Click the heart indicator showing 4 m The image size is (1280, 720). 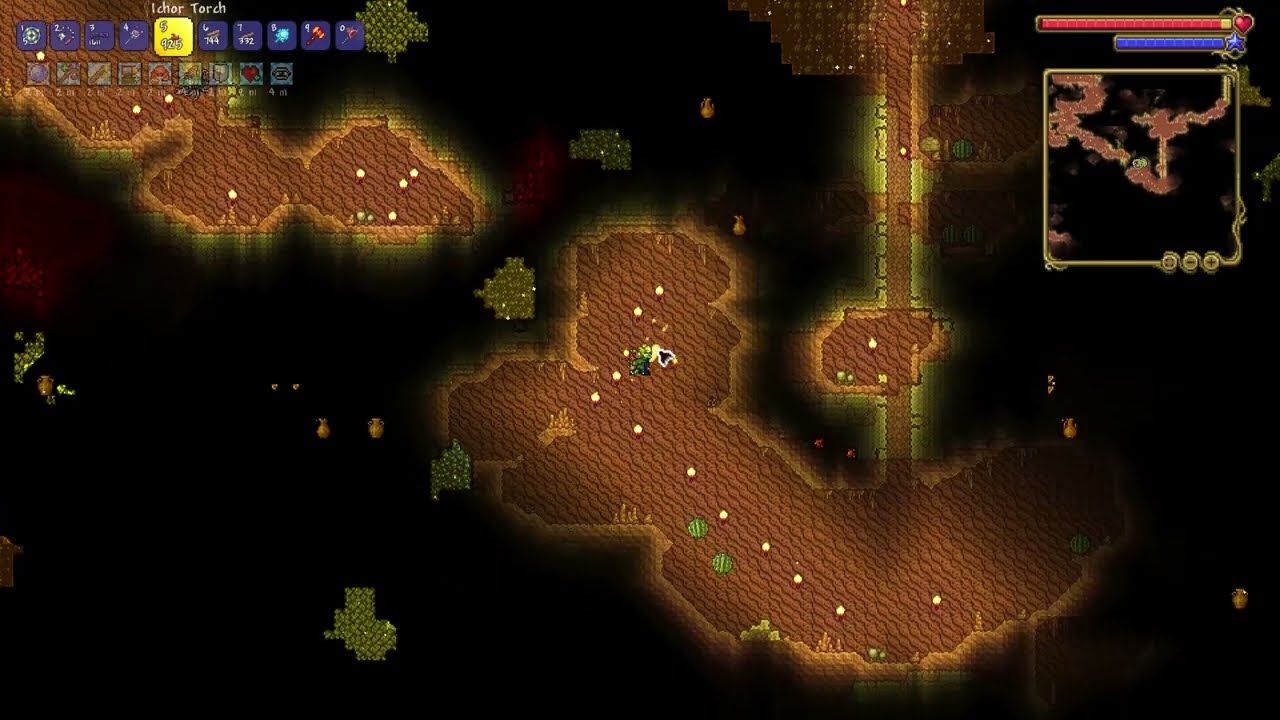click(x=250, y=73)
